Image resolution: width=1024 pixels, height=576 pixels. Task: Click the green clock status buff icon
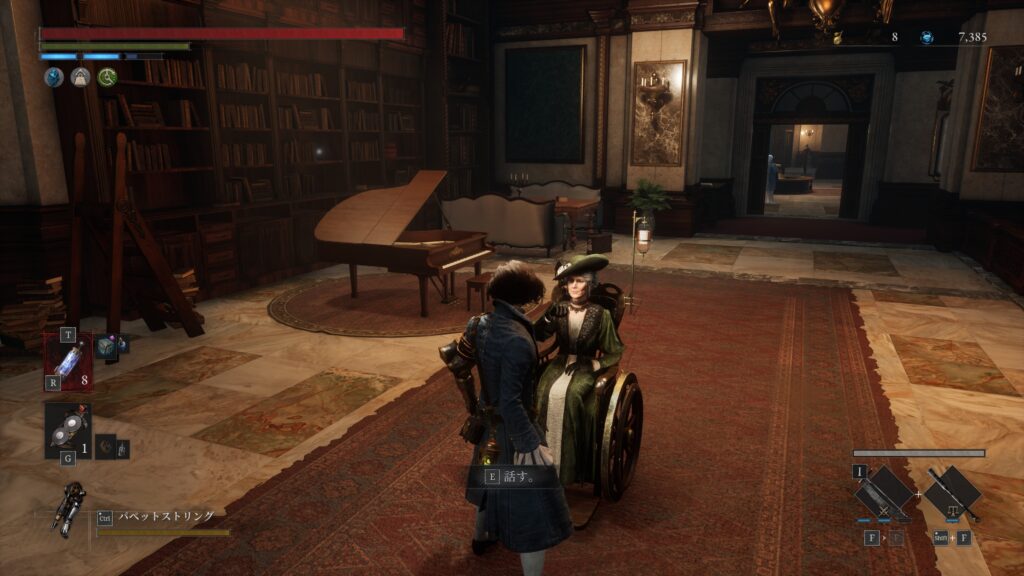click(x=107, y=76)
